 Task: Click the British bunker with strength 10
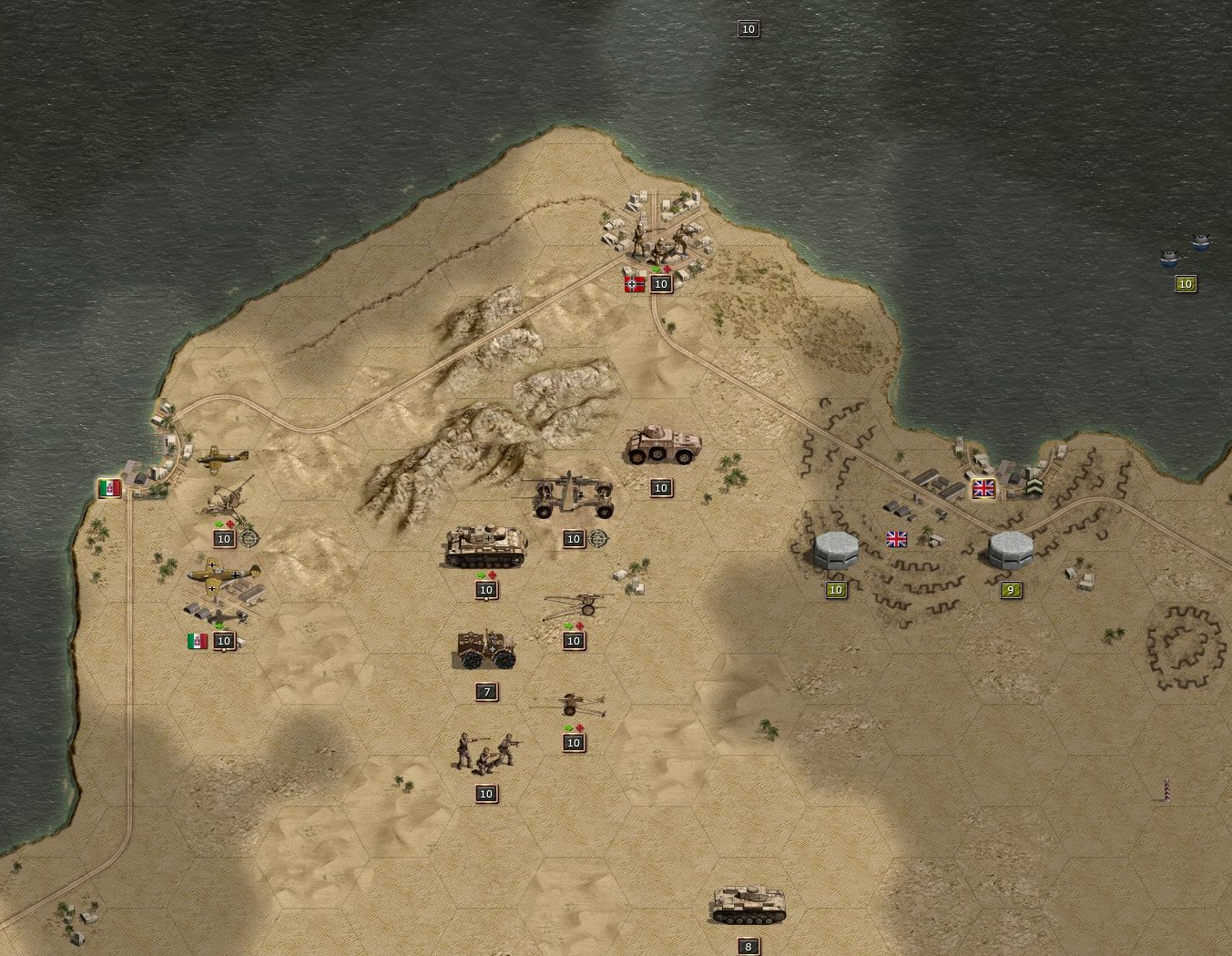[x=835, y=551]
